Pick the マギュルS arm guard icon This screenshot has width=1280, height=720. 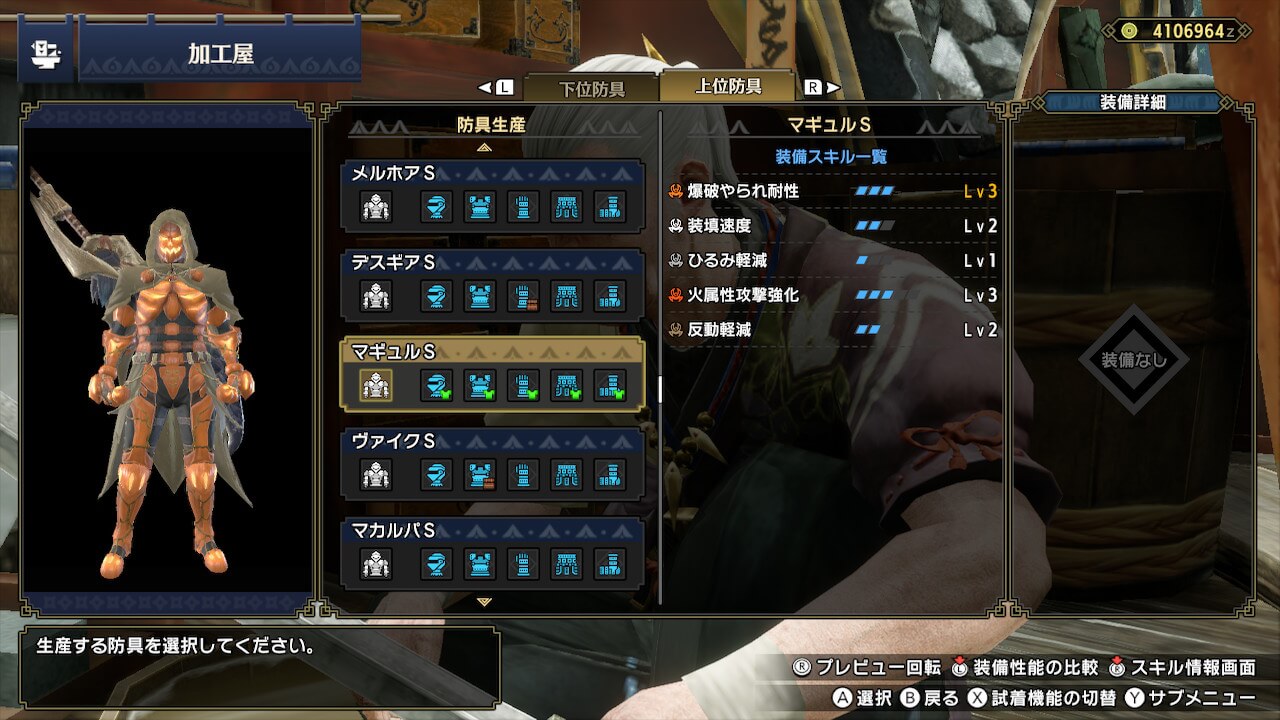pos(523,385)
